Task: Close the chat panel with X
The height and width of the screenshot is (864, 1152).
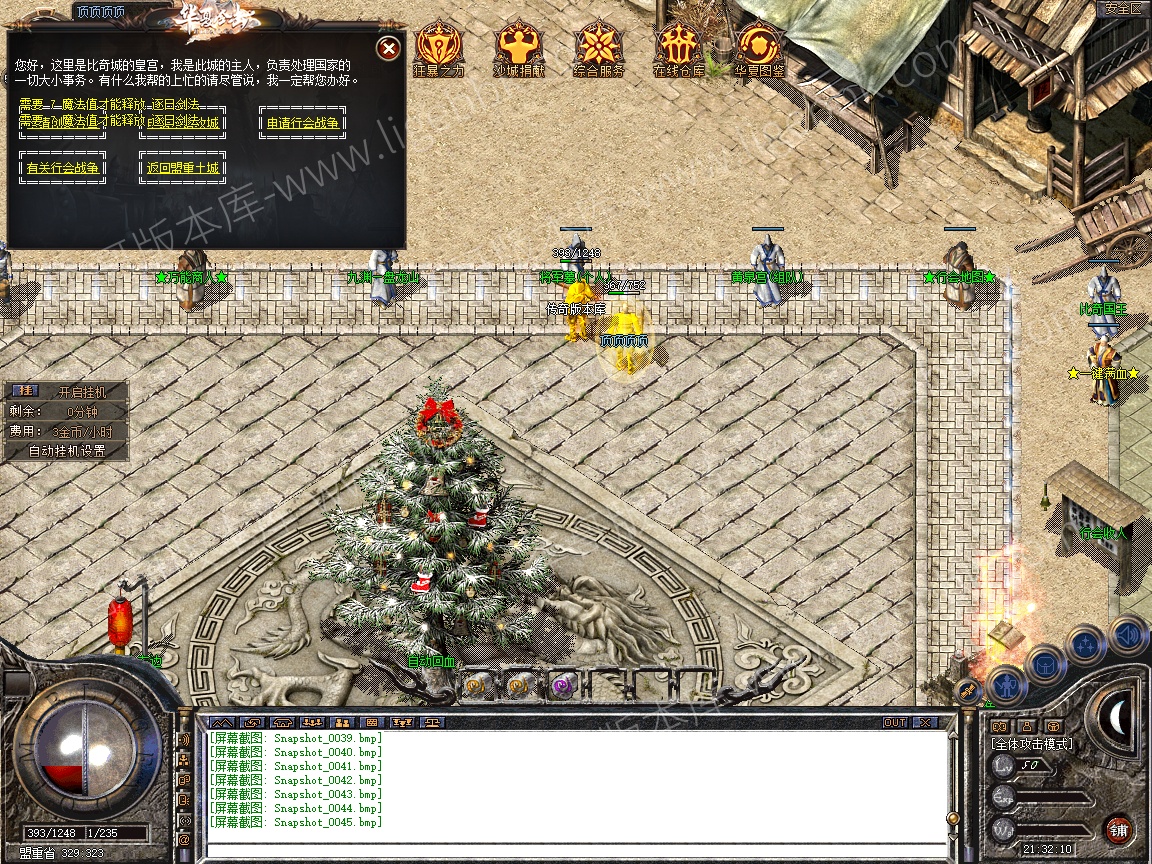Action: [x=924, y=722]
